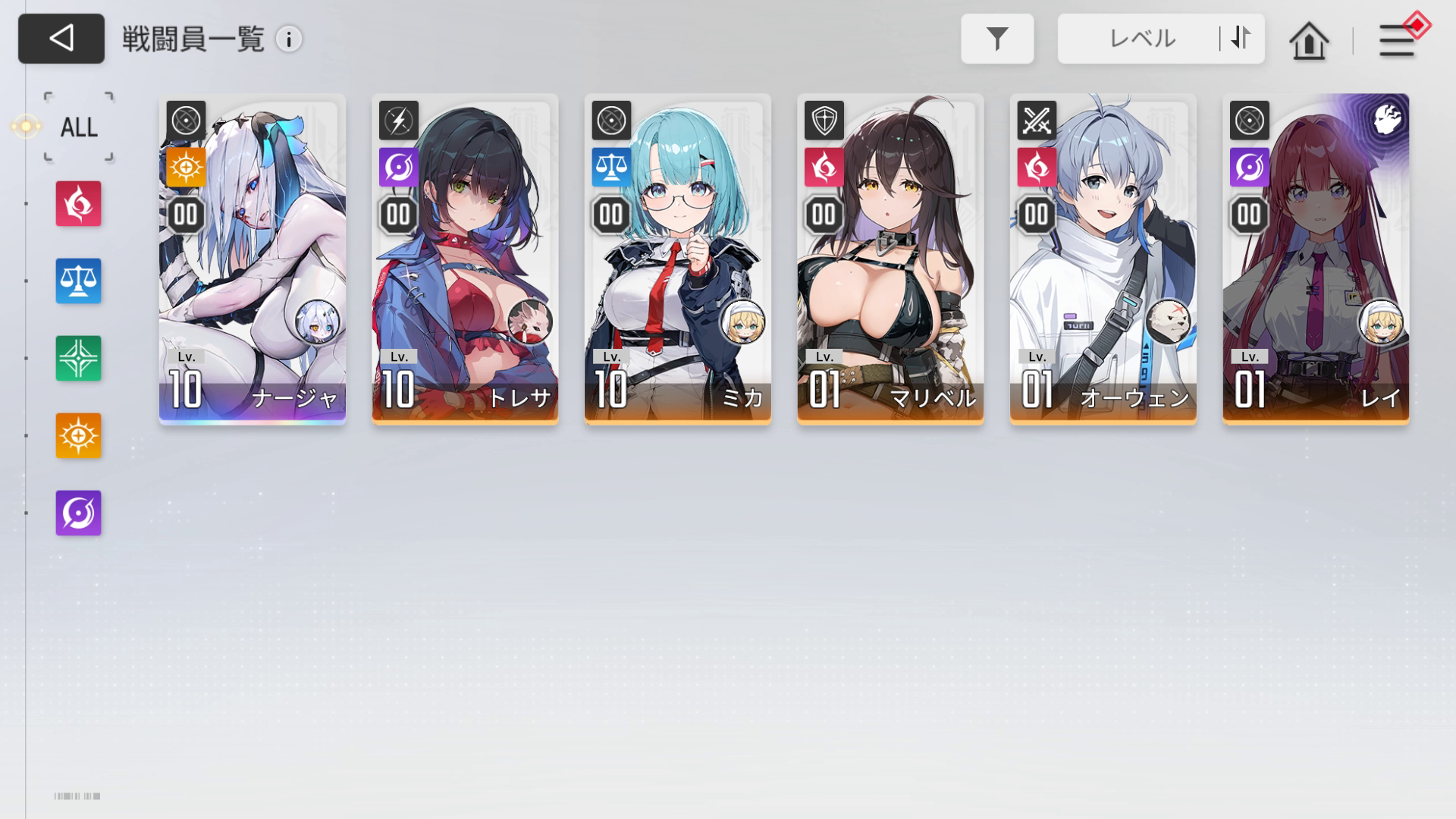Filter by the green cross-star attribute
1456x819 pixels.
point(78,358)
